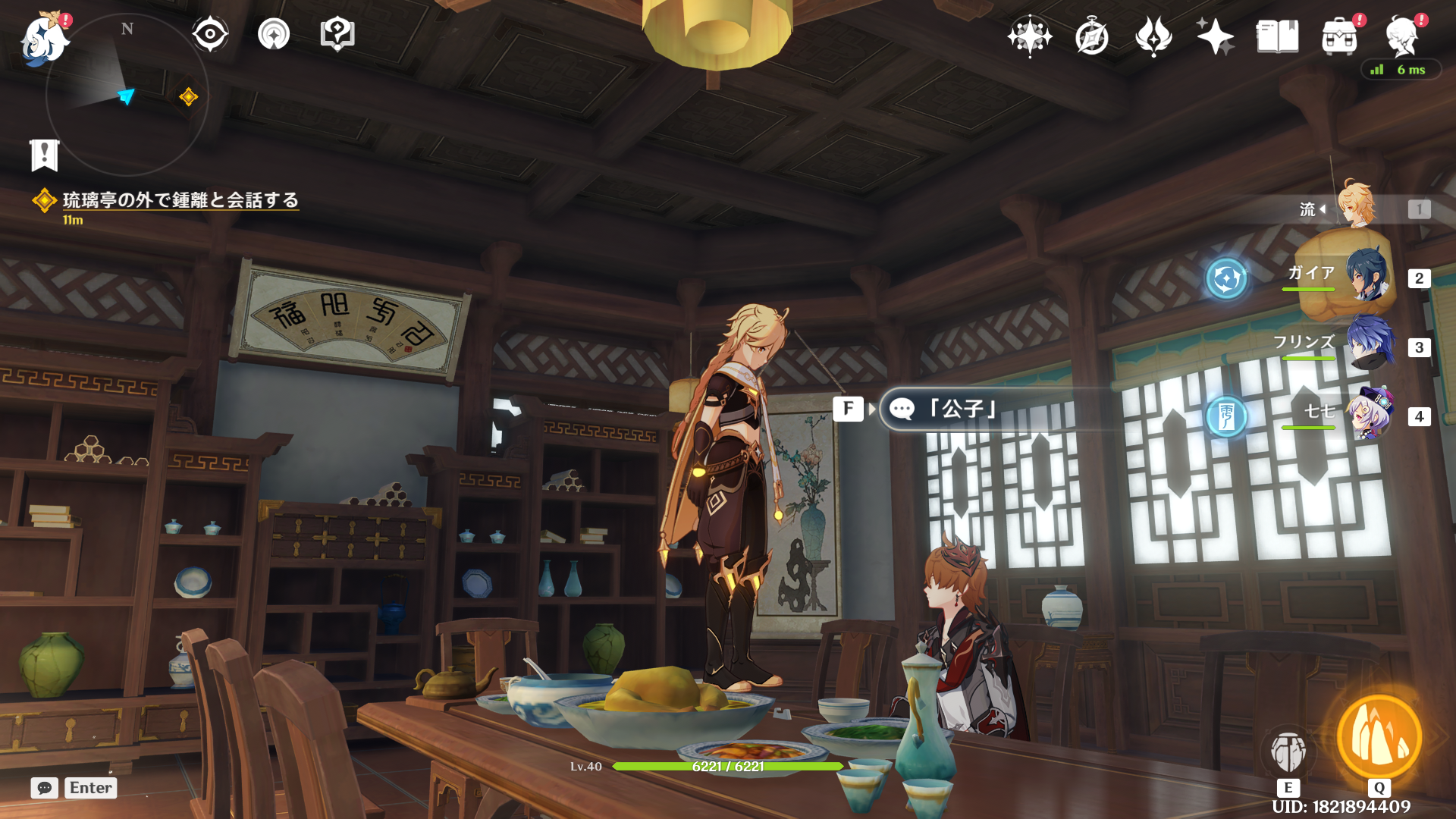
Task: Toggle the eye-shaped elemental sight icon
Action: point(210,34)
